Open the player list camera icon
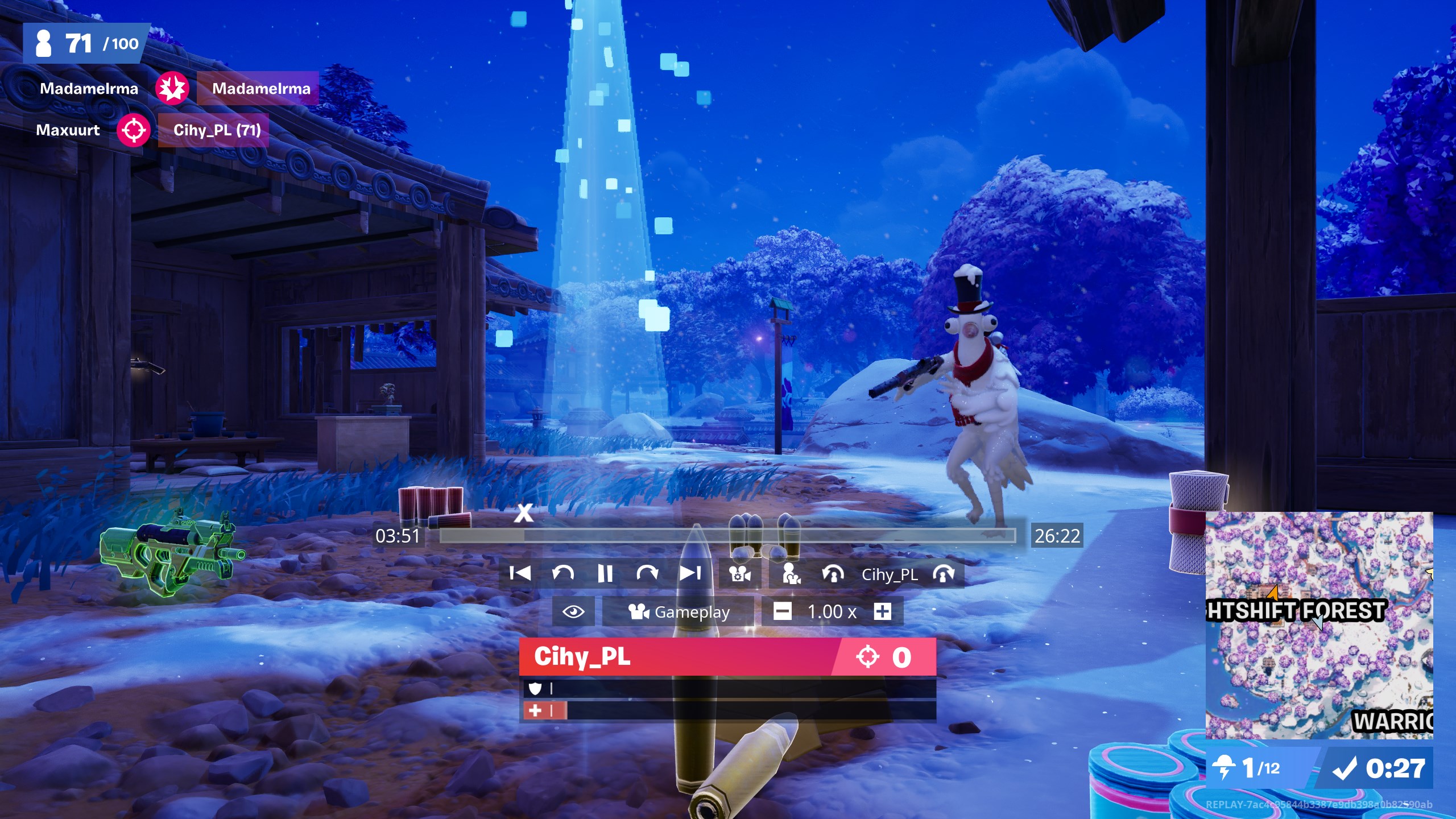Screen dimensions: 1456x819 791,574
